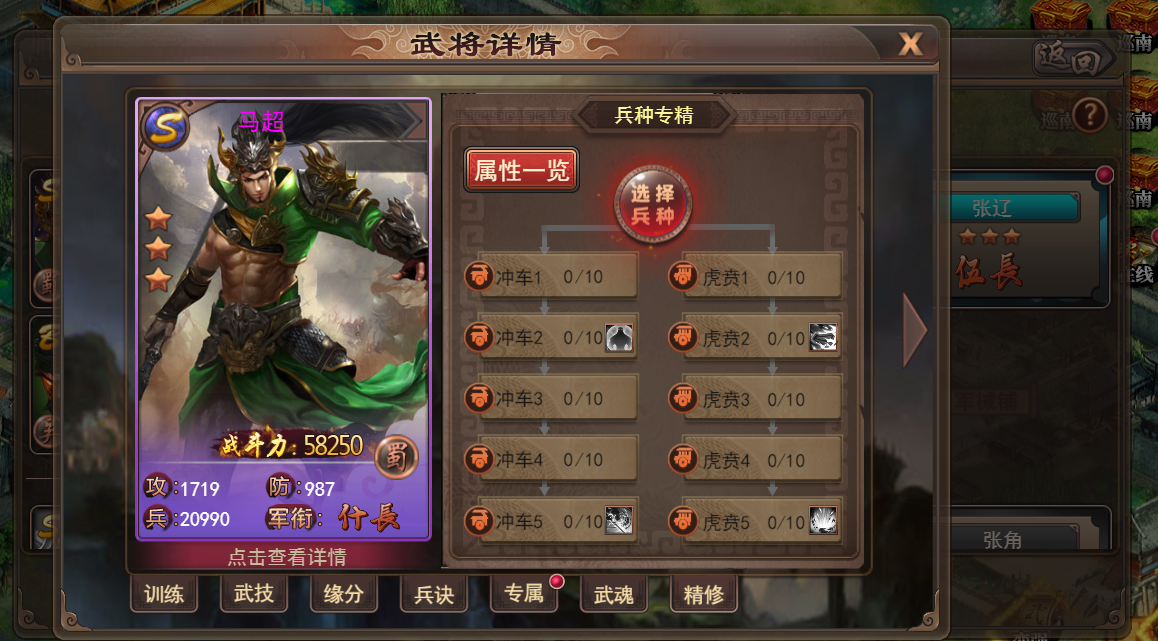1158x641 pixels.
Task: Open the 武魂 tab
Action: point(613,594)
